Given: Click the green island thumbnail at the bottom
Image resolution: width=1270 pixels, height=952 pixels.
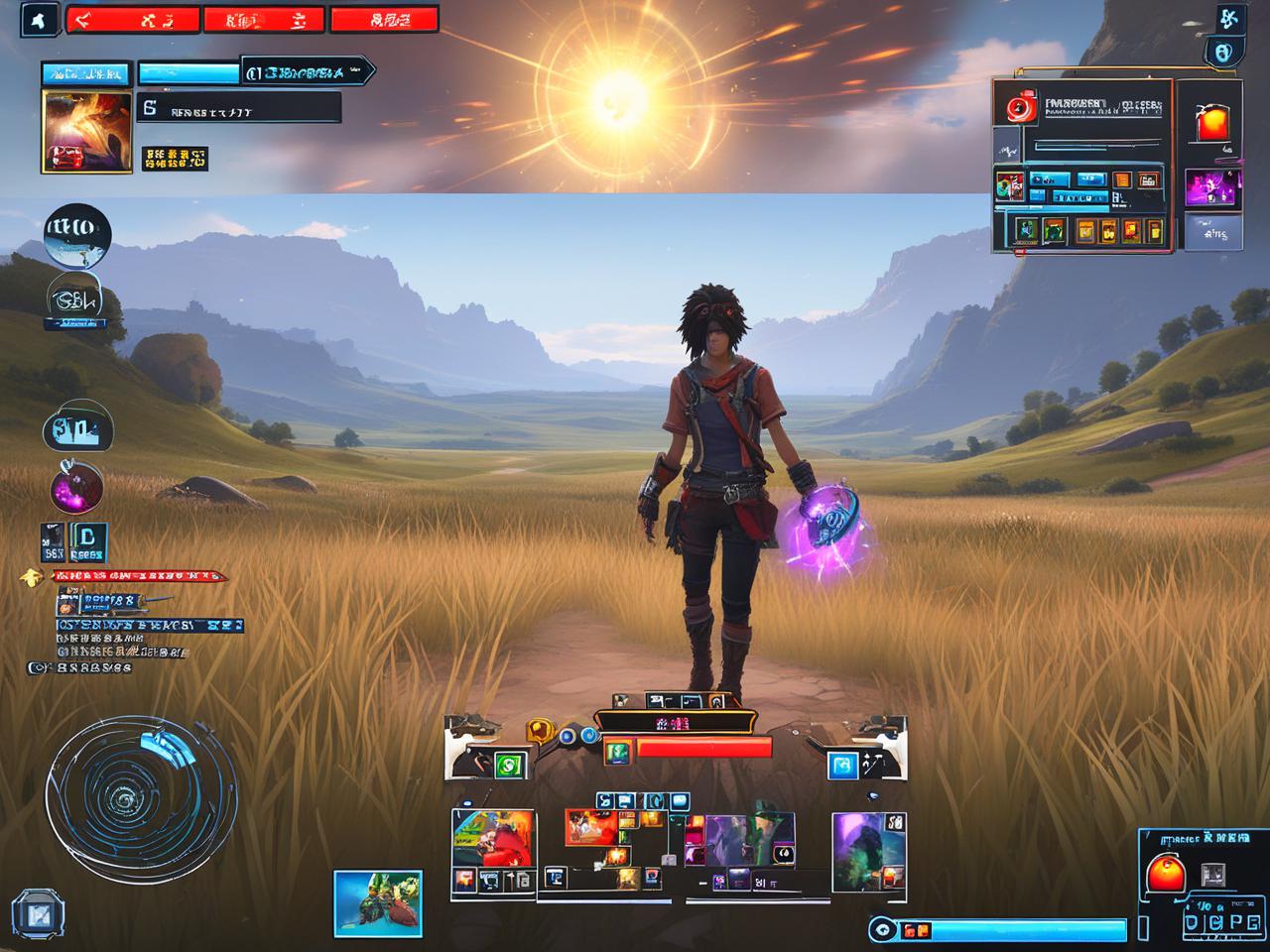Looking at the screenshot, I should 377,902.
